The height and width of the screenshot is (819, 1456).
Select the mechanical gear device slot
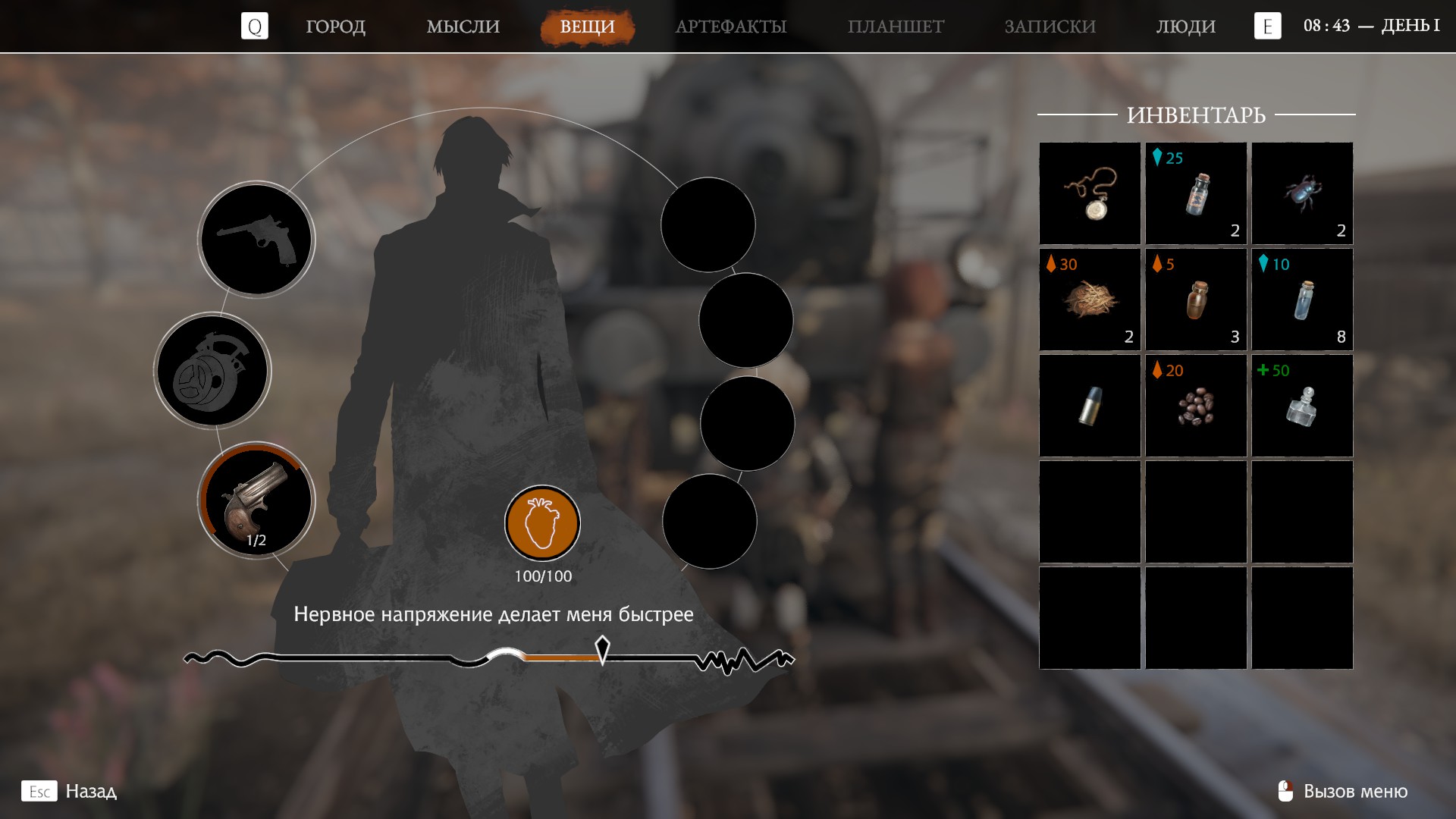pos(212,371)
